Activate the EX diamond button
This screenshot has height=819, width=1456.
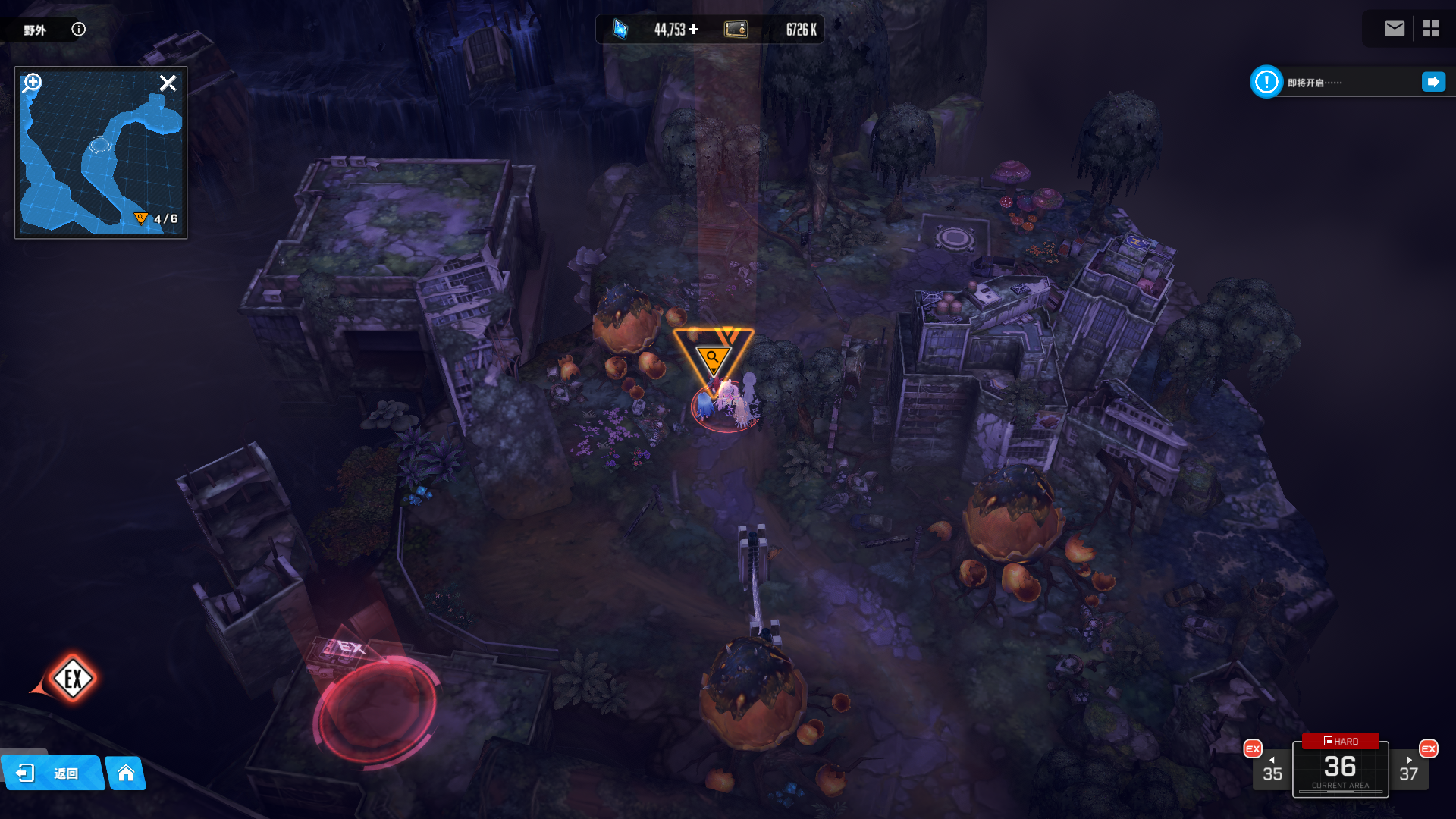point(73,678)
